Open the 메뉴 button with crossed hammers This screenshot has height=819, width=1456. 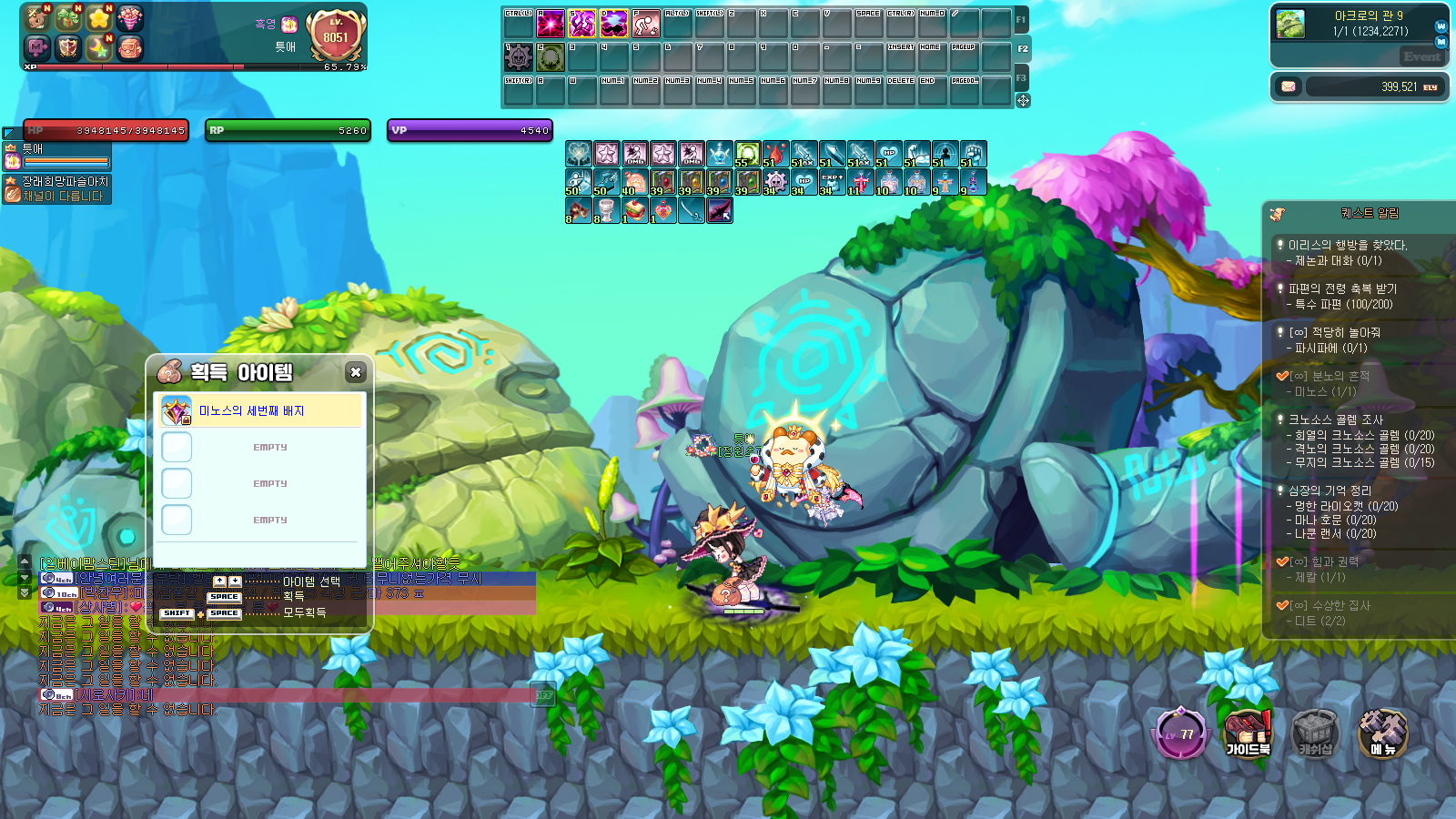pos(1382,733)
